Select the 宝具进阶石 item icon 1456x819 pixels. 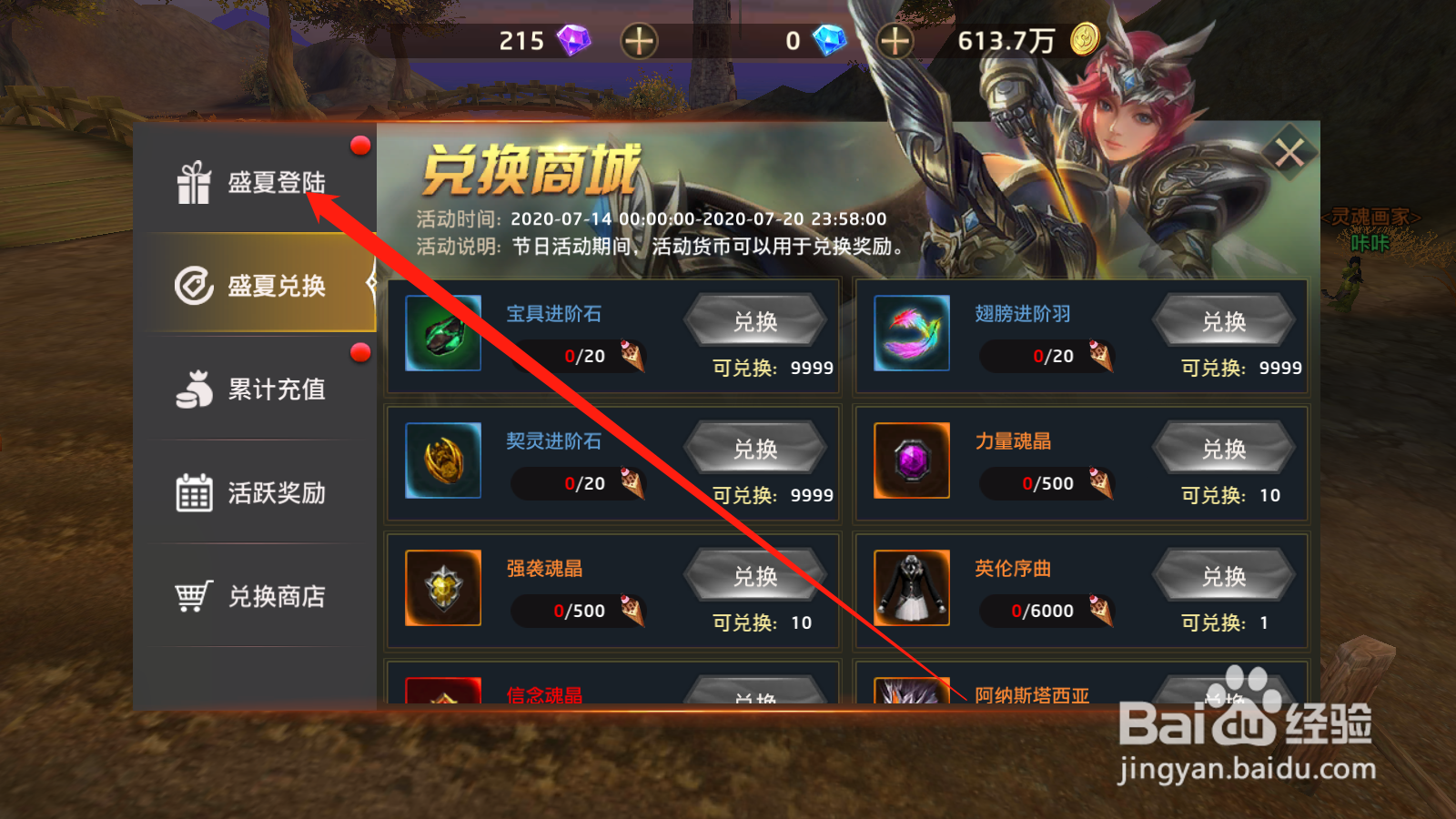[443, 333]
